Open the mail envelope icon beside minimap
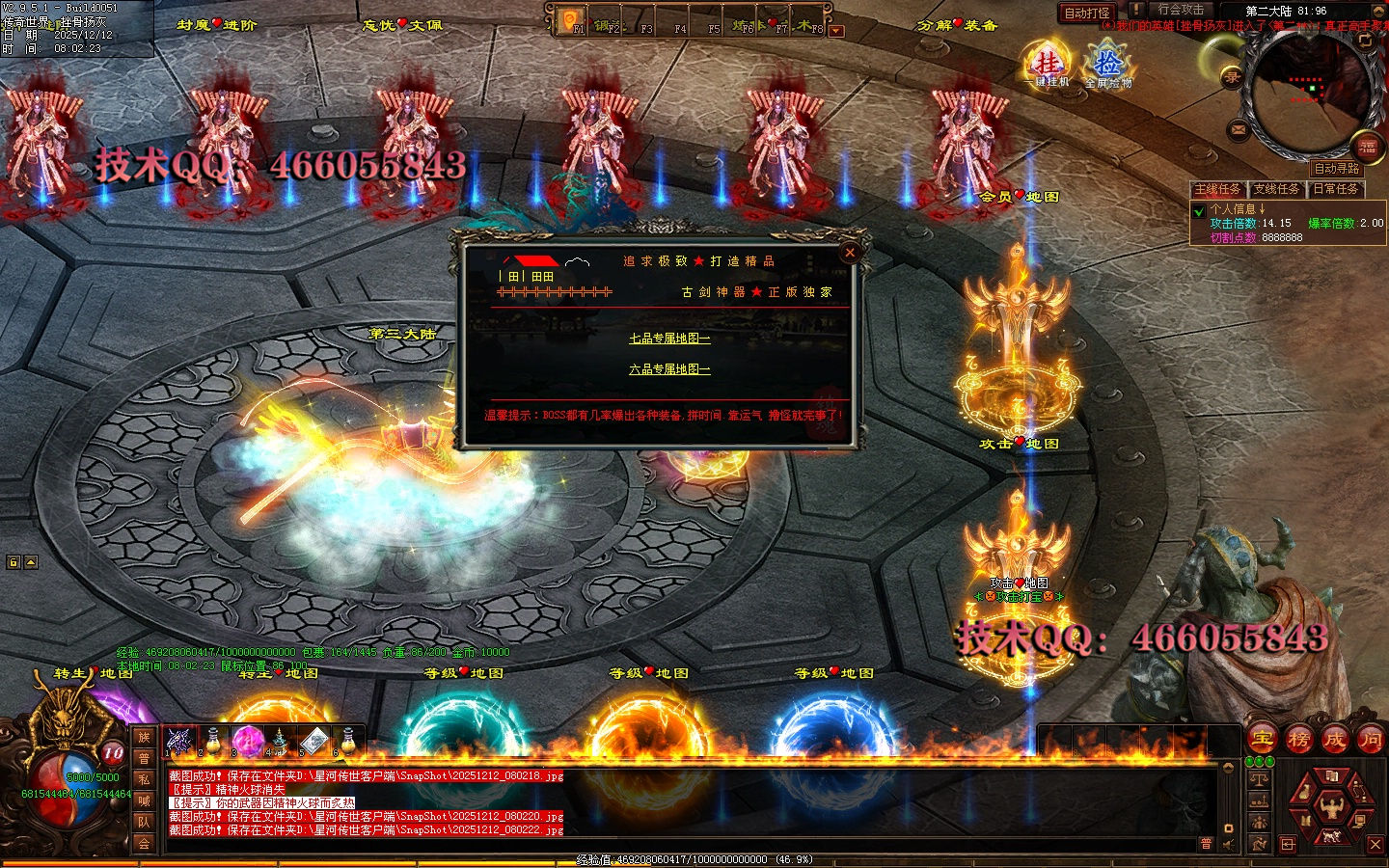 1239,128
